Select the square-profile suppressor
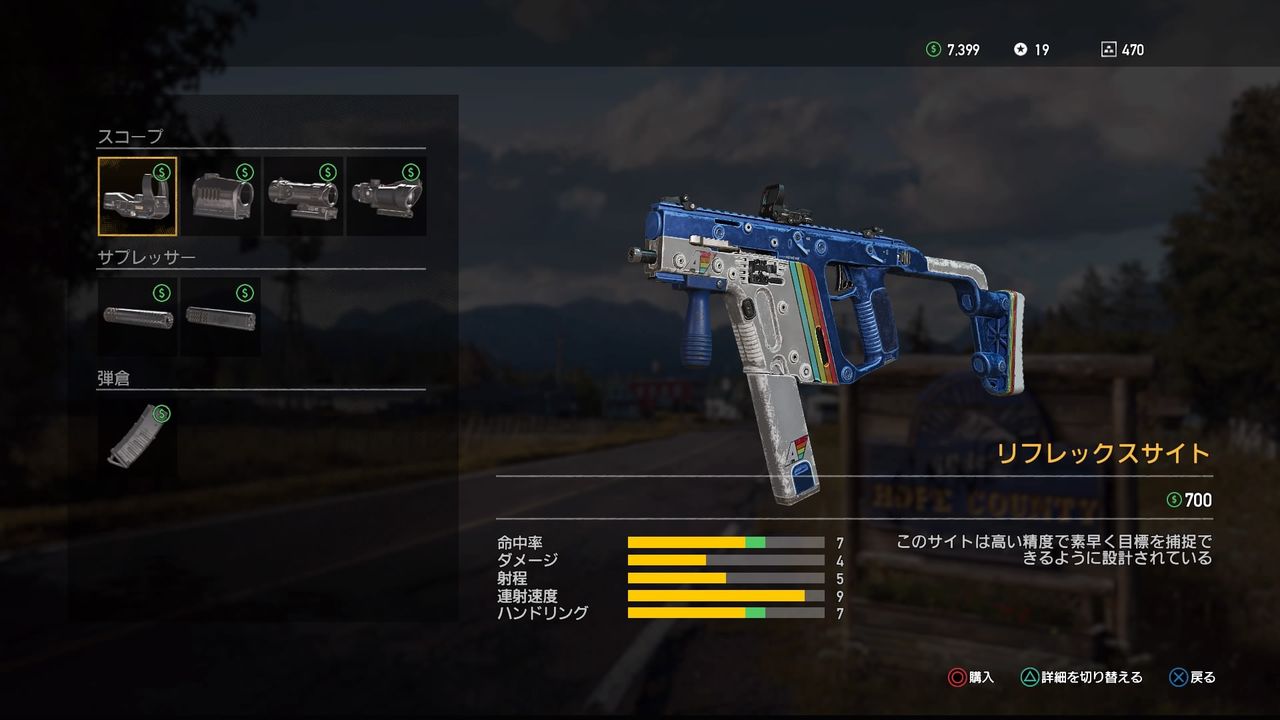The width and height of the screenshot is (1280, 720). pos(221,317)
